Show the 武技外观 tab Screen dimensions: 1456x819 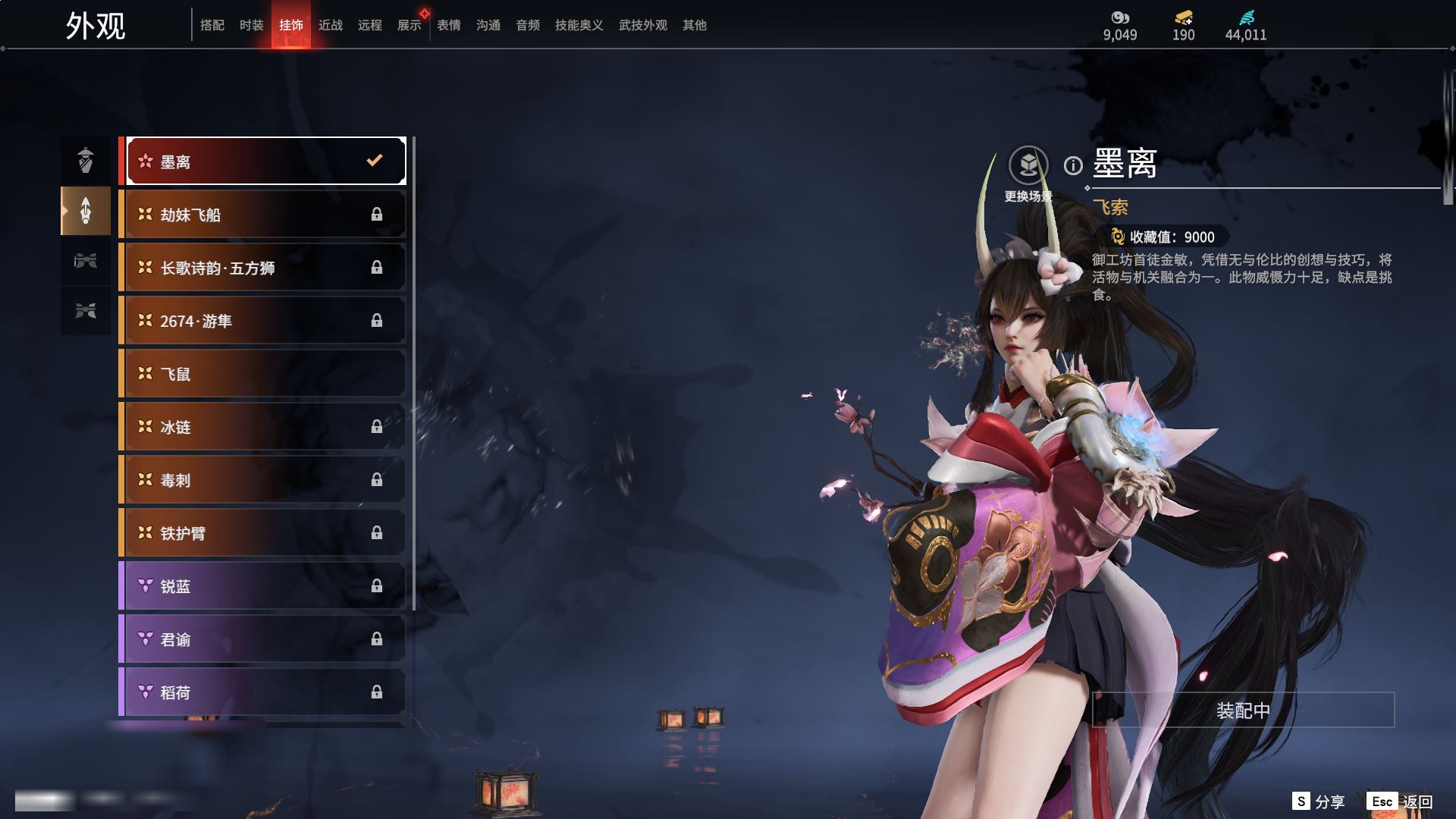[x=643, y=25]
